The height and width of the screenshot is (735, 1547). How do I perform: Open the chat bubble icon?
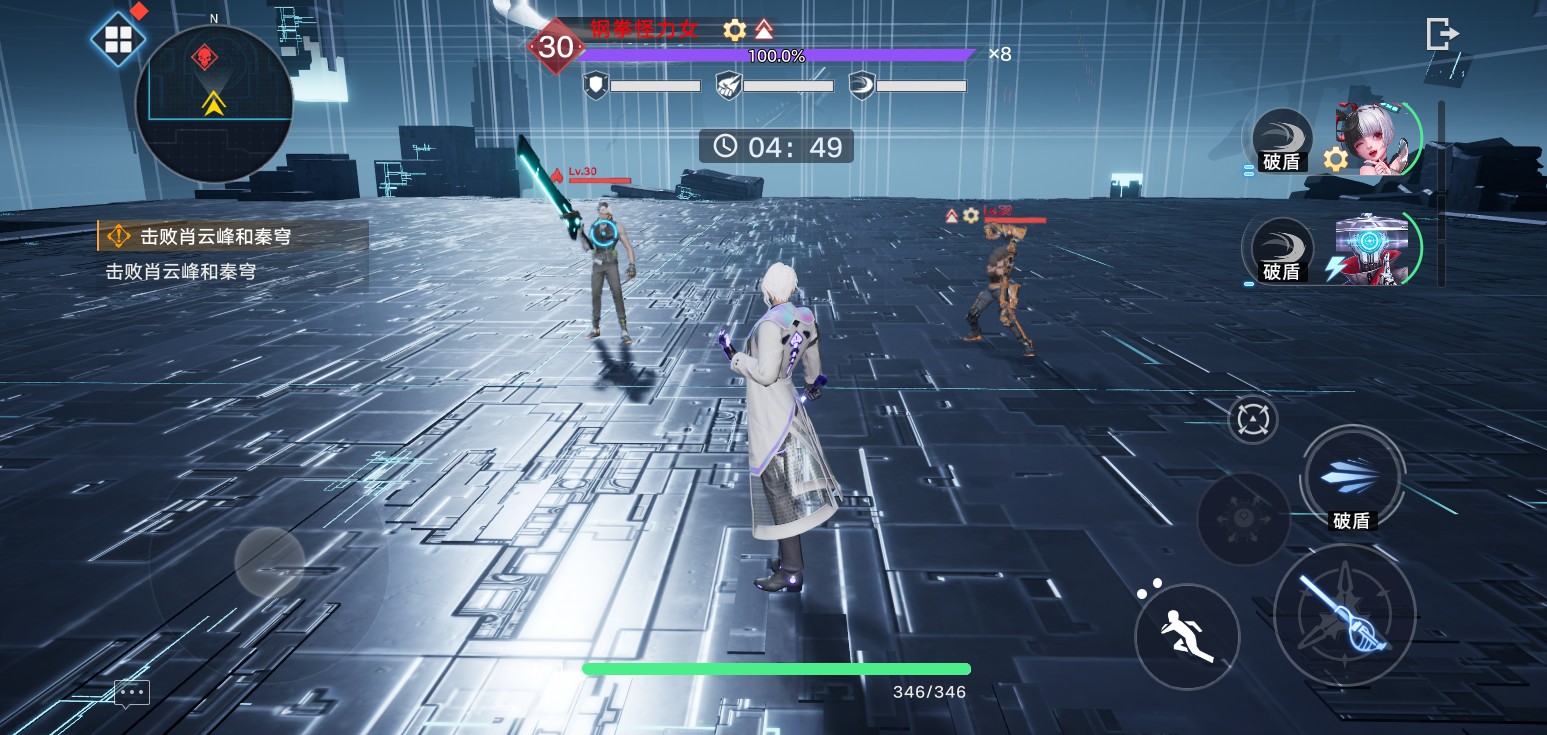click(132, 692)
